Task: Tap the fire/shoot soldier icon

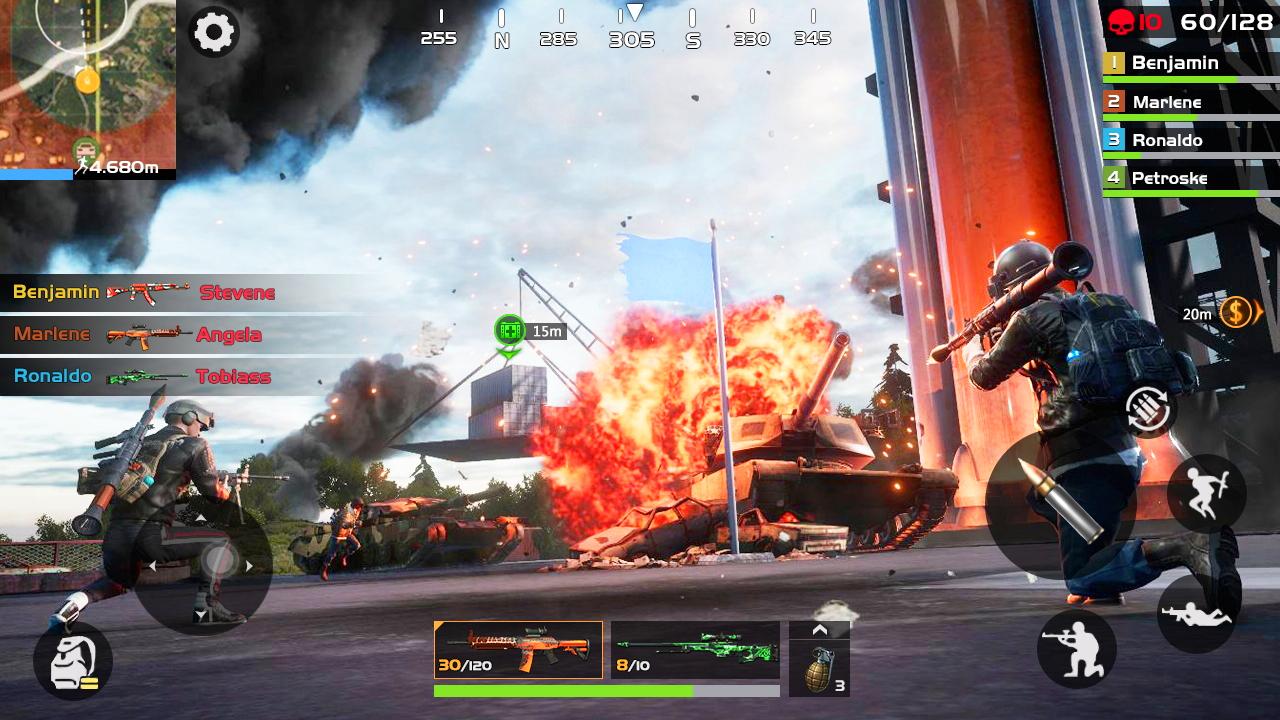Action: coord(1076,649)
